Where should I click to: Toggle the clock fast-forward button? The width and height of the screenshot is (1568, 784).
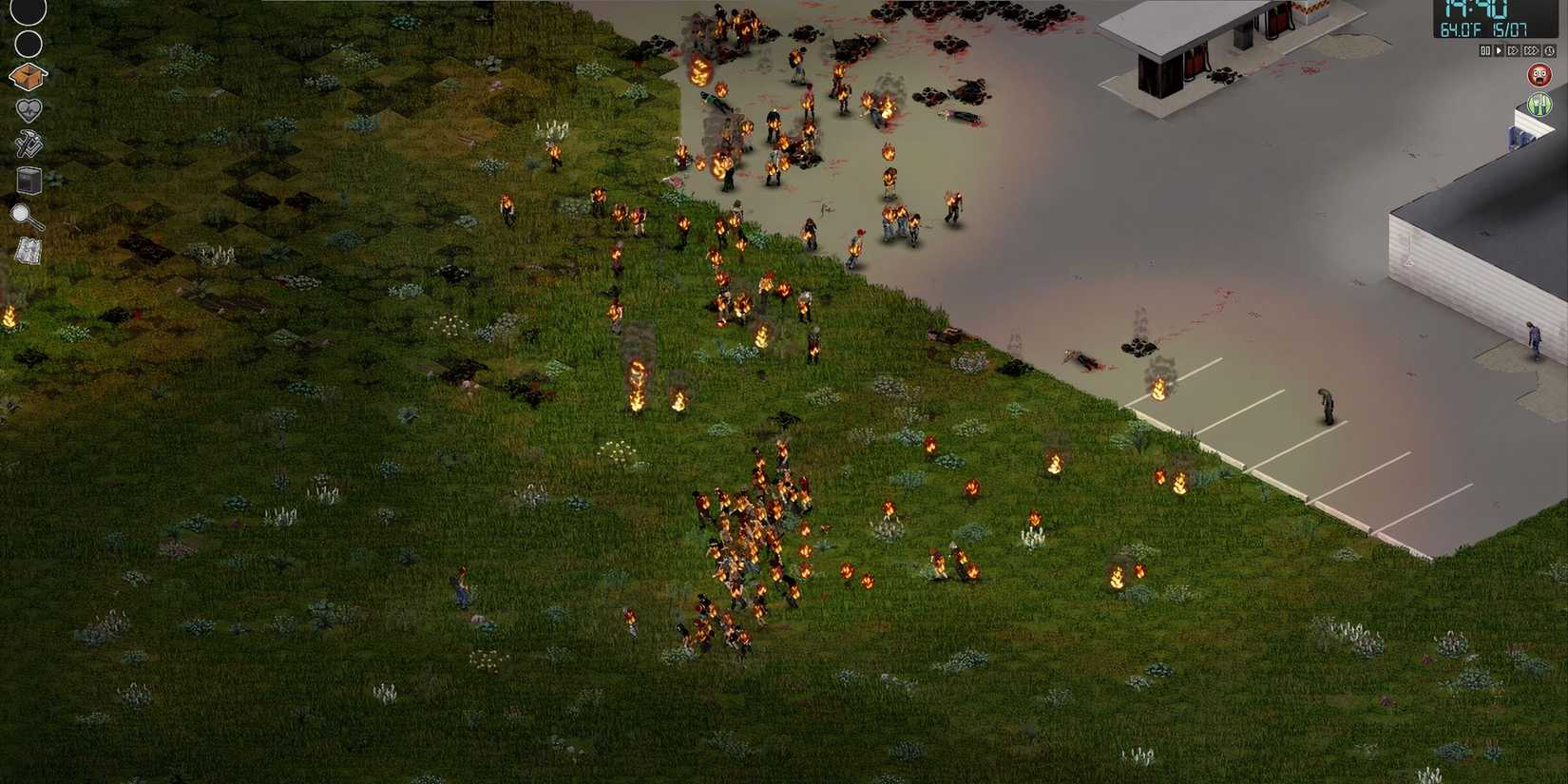(1549, 52)
